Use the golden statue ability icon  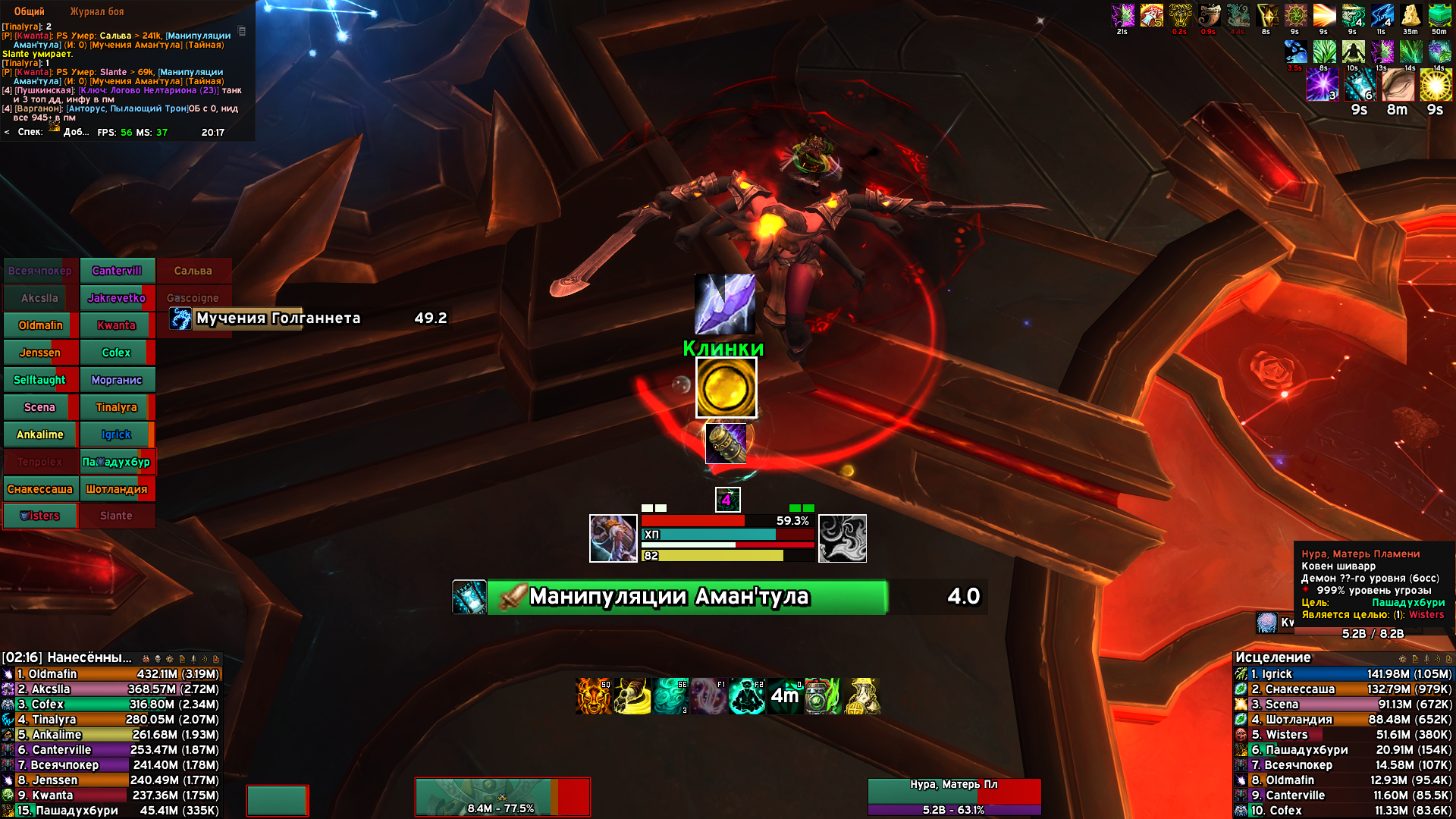tap(862, 696)
